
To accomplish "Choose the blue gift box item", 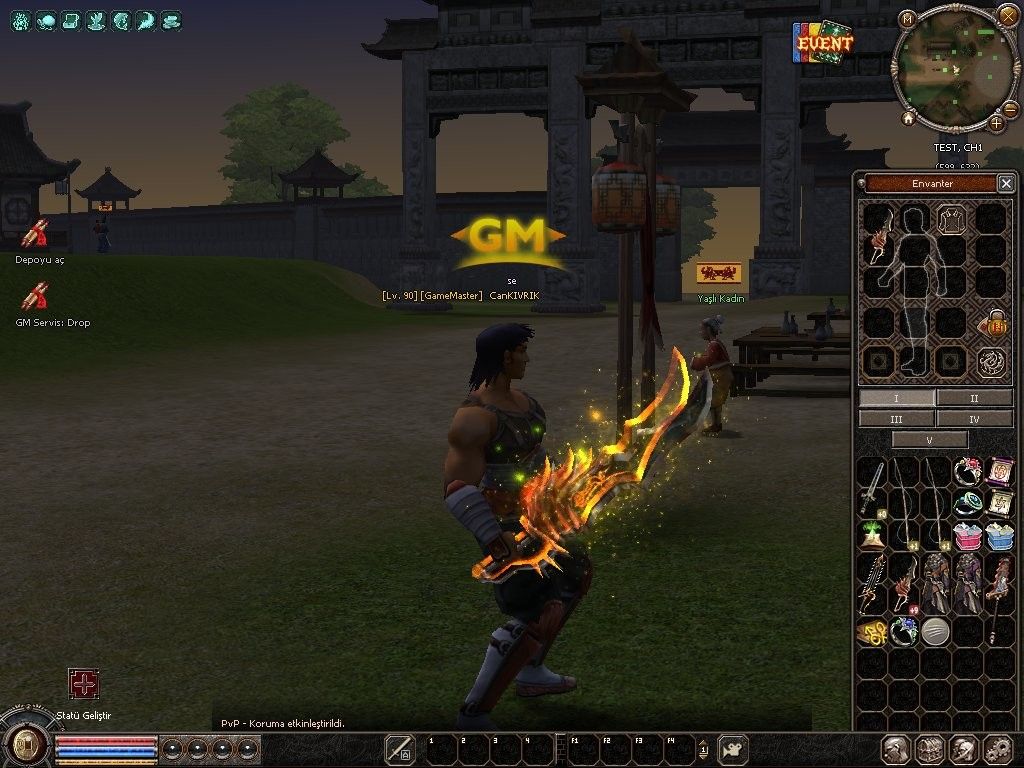I will pyautogui.click(x=1000, y=536).
